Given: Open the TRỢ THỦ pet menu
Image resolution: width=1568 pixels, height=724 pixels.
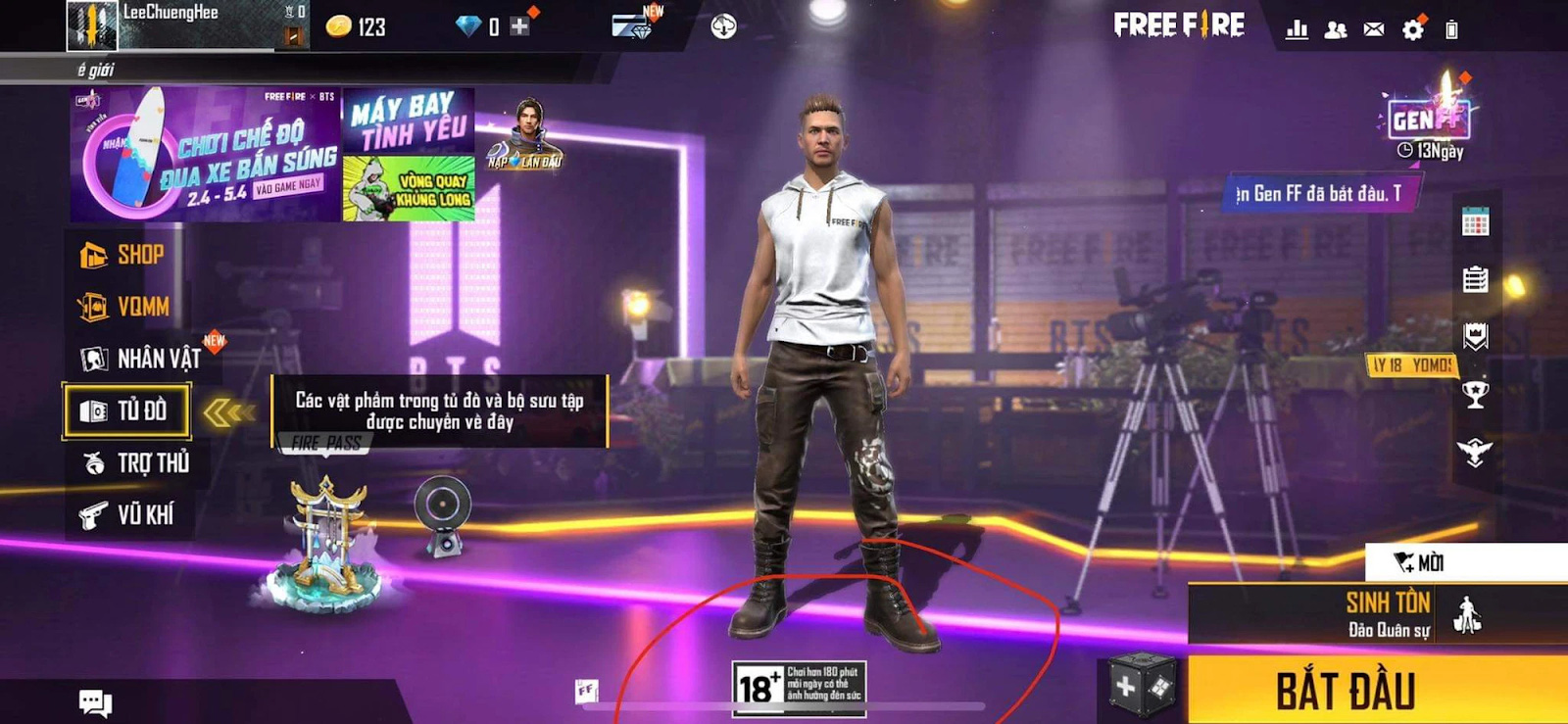Looking at the screenshot, I should click(136, 462).
